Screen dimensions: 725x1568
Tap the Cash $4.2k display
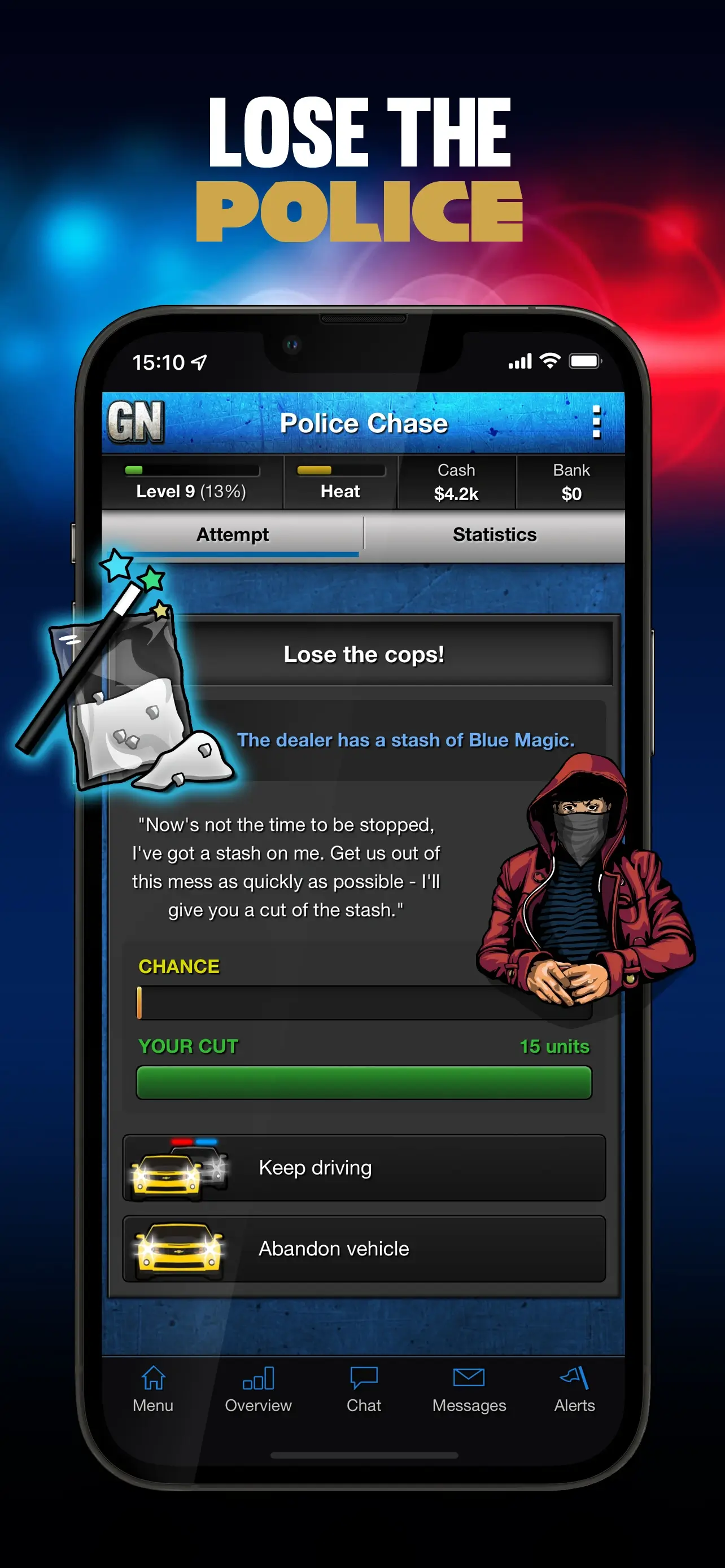[457, 483]
